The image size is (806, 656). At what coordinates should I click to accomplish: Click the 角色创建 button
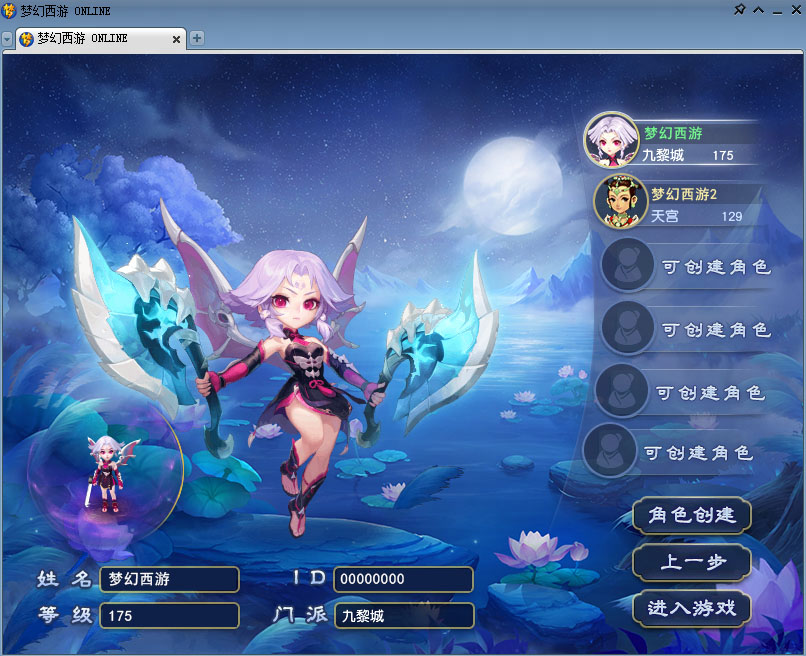(x=692, y=515)
